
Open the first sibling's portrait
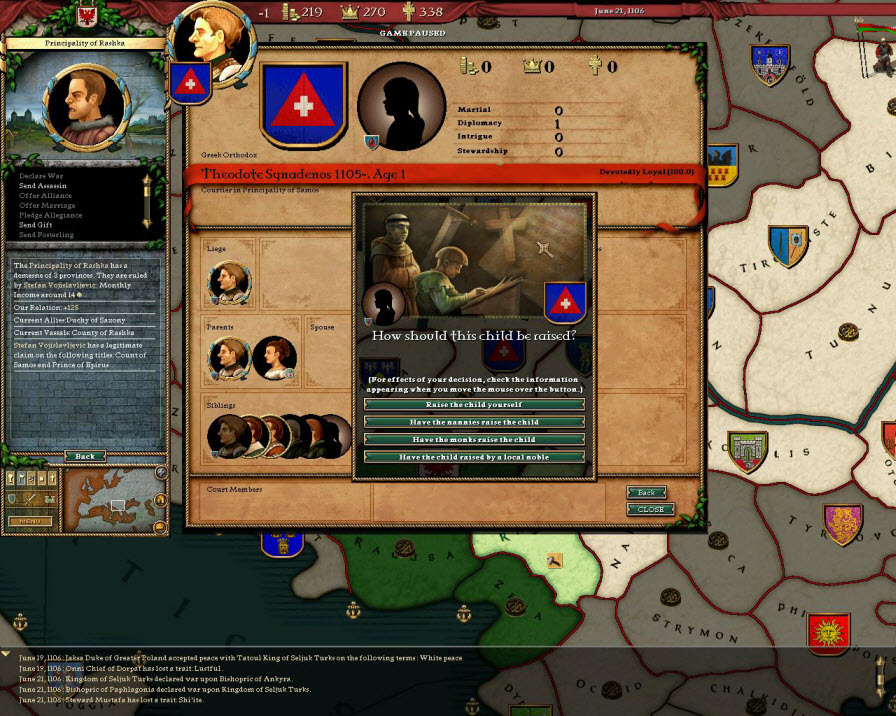228,435
